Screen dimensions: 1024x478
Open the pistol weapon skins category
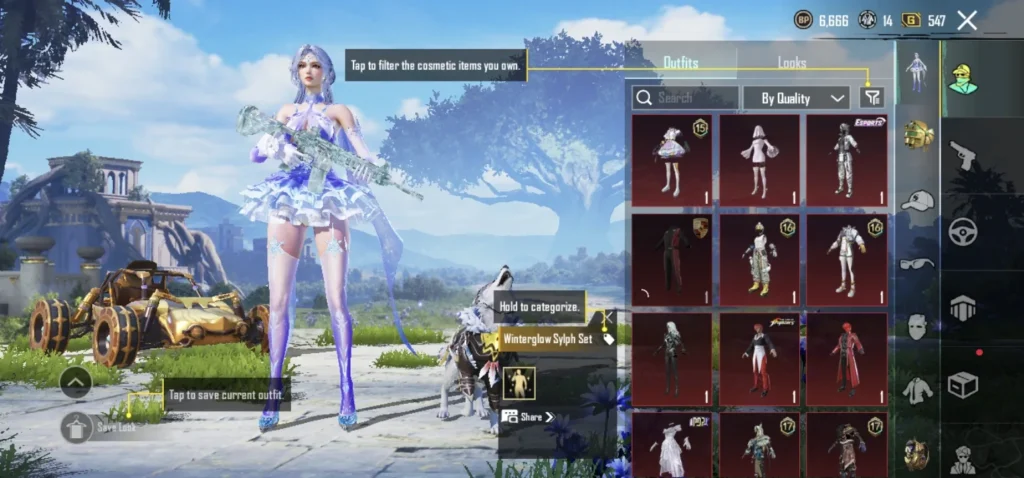tap(962, 155)
